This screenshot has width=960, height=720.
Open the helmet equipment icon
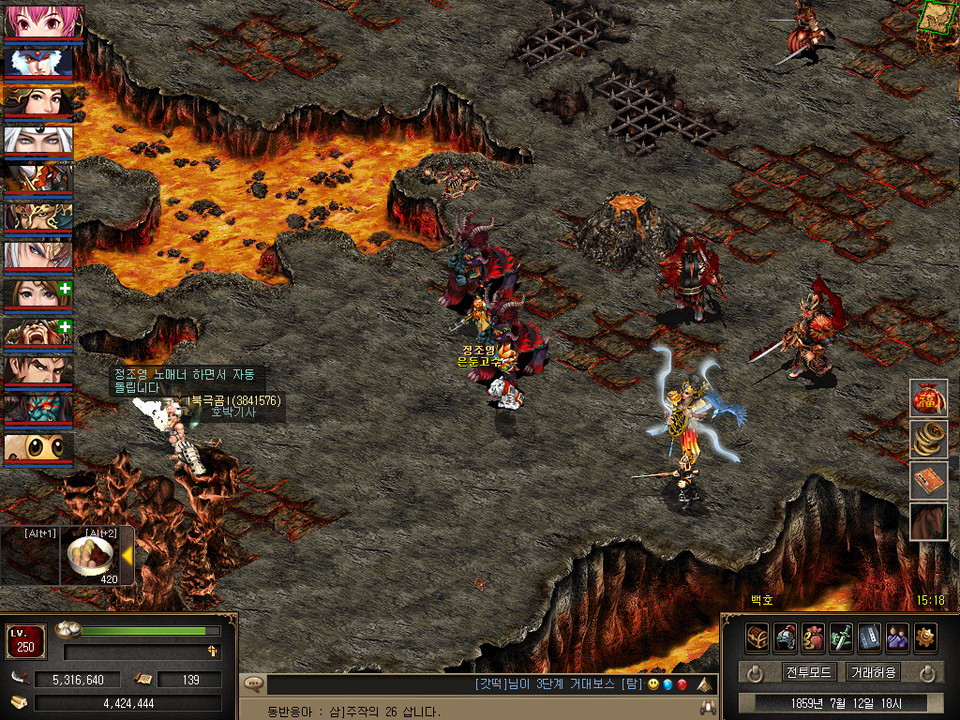(785, 637)
